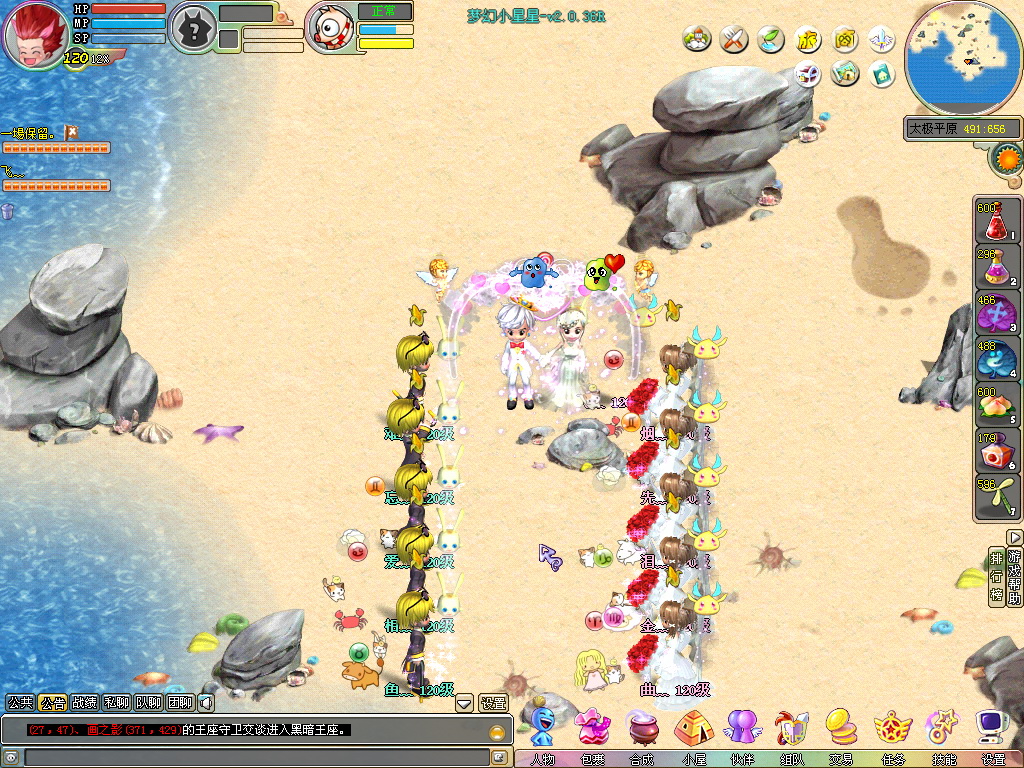The width and height of the screenshot is (1024, 768).
Task: Use the red potion in slot 1
Action: (996, 221)
